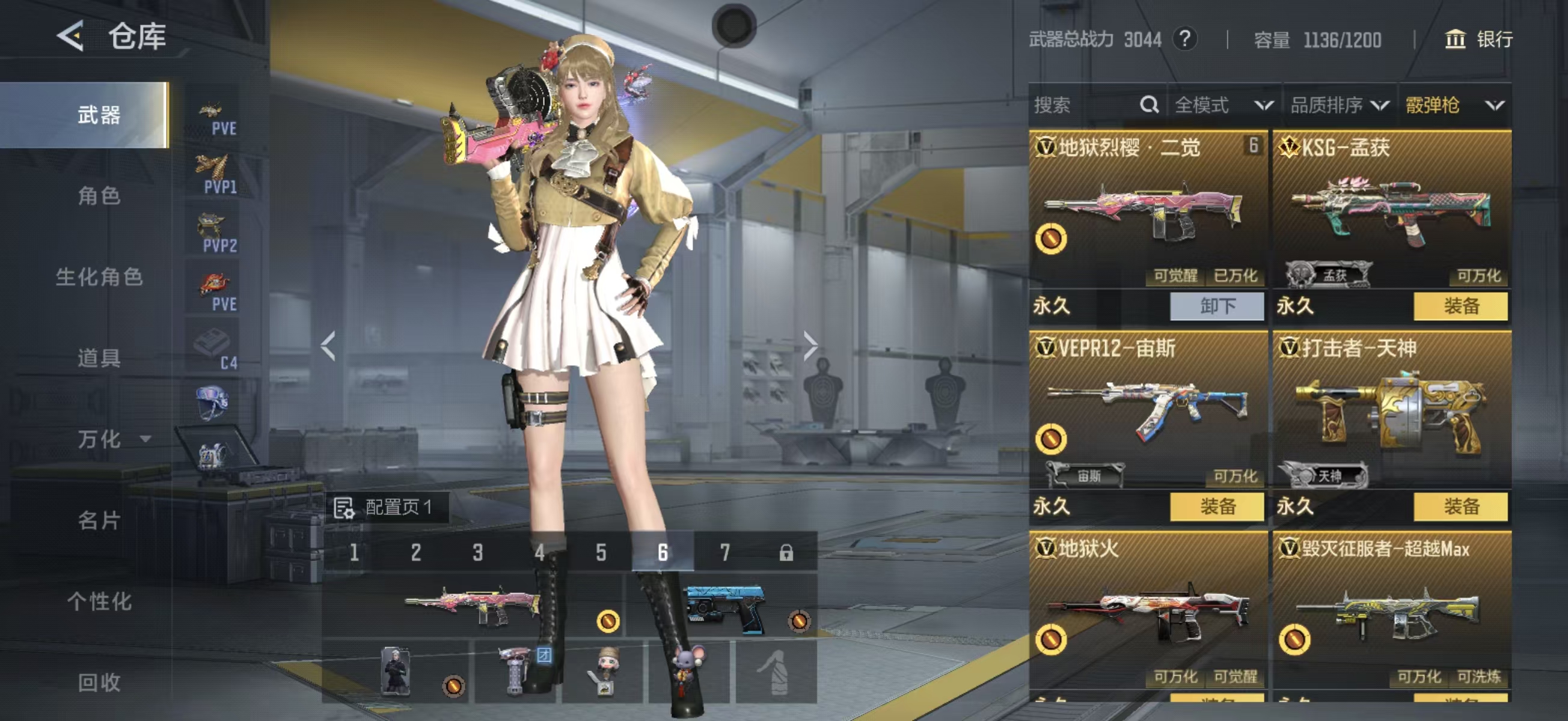Screen dimensions: 1568x721
Task: Switch to loadout slot 7
Action: [724, 552]
